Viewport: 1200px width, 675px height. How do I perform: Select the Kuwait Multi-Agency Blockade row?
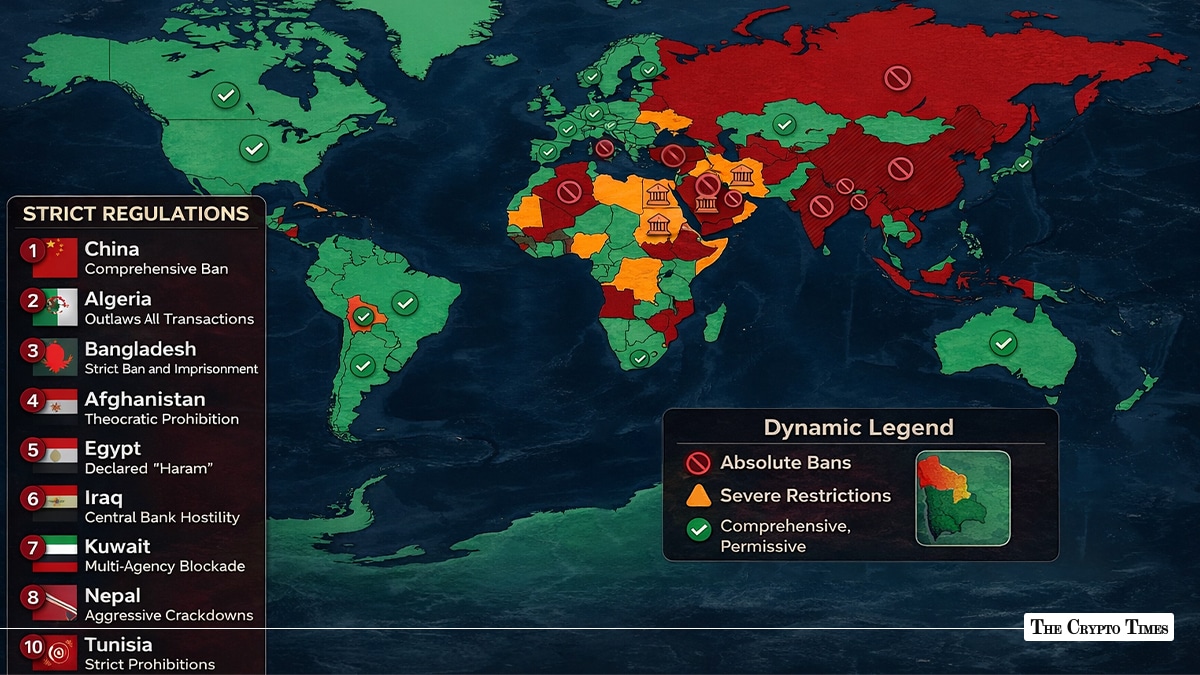coord(140,555)
